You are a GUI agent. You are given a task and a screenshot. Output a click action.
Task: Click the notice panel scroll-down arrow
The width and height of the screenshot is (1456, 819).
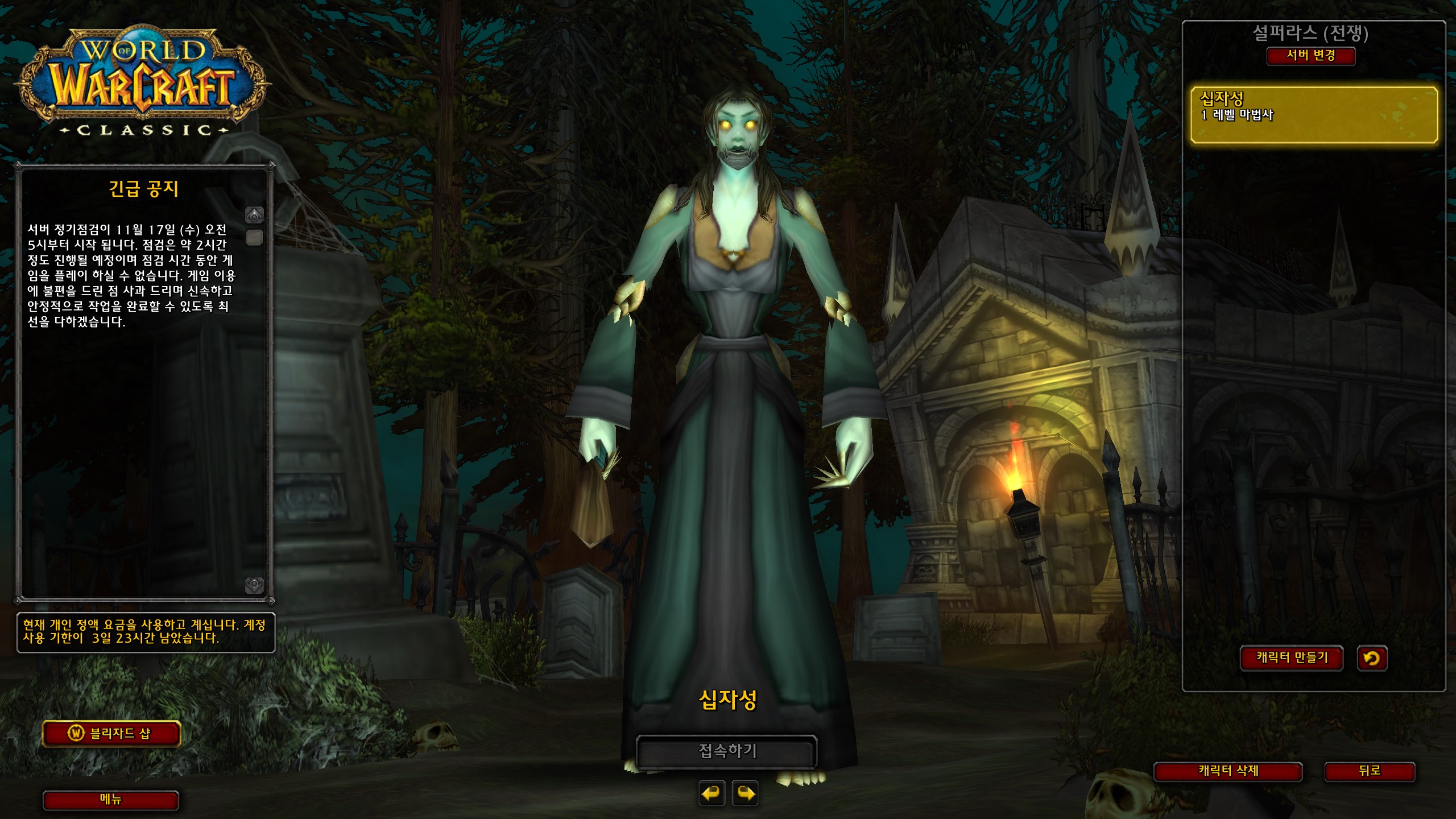(x=254, y=585)
